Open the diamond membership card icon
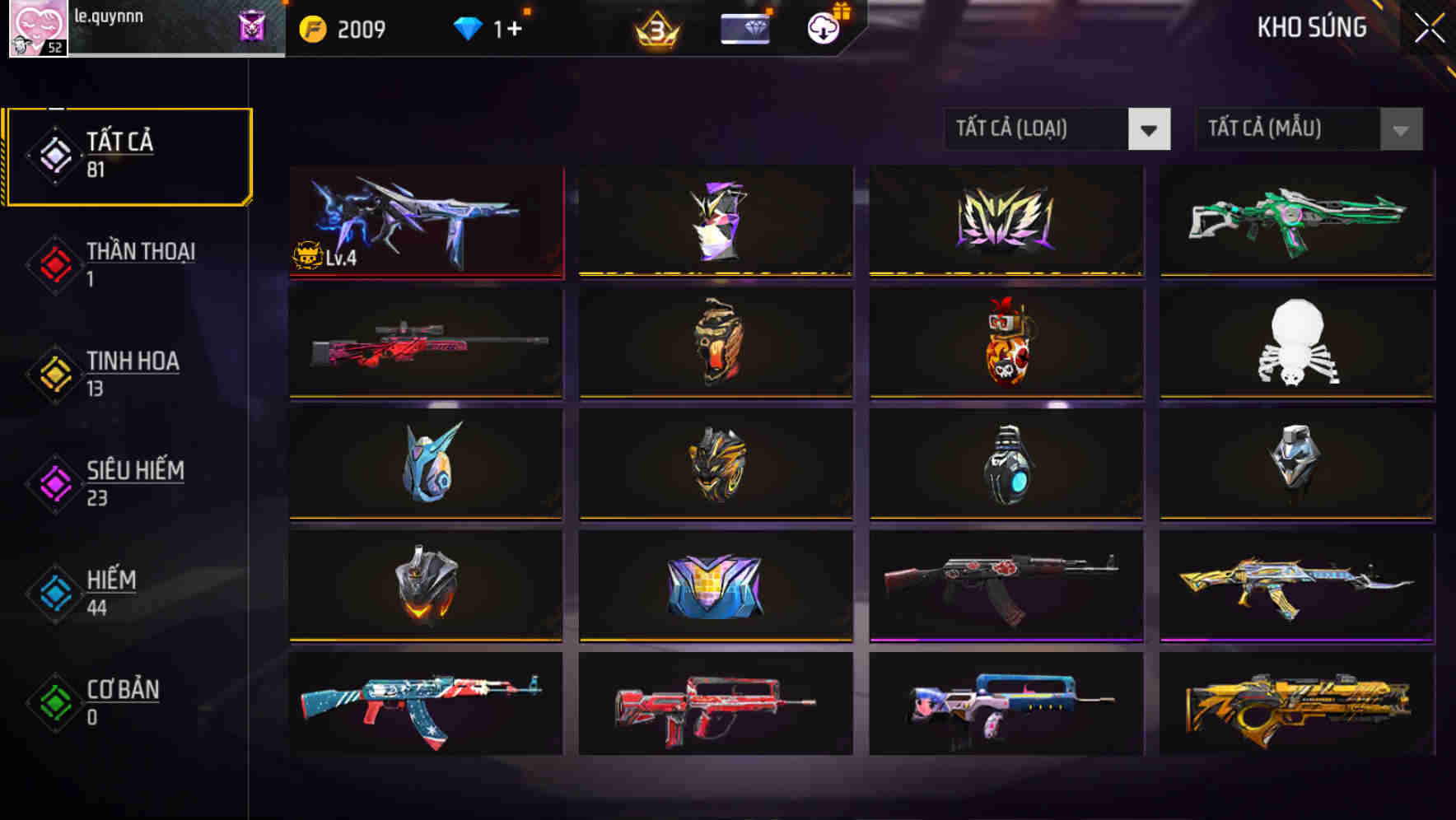Screen dimensions: 1456x820 (x=744, y=27)
